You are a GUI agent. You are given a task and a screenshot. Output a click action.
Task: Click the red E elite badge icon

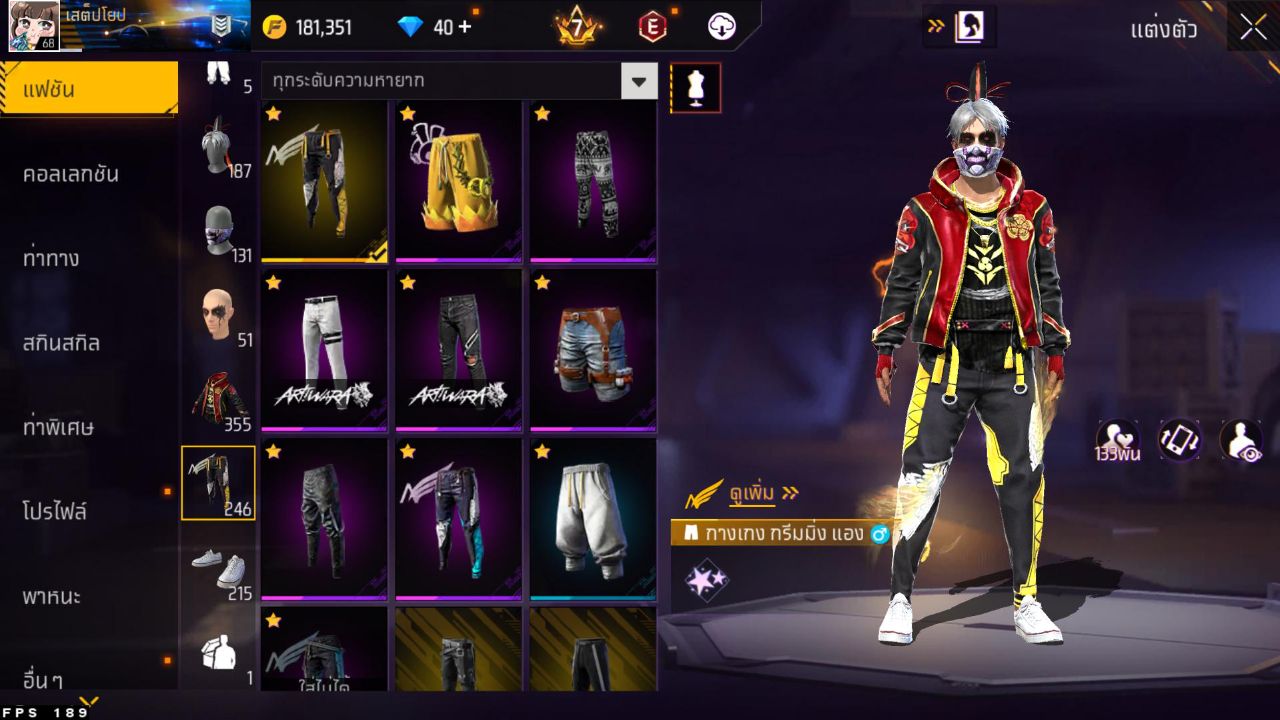[x=652, y=26]
